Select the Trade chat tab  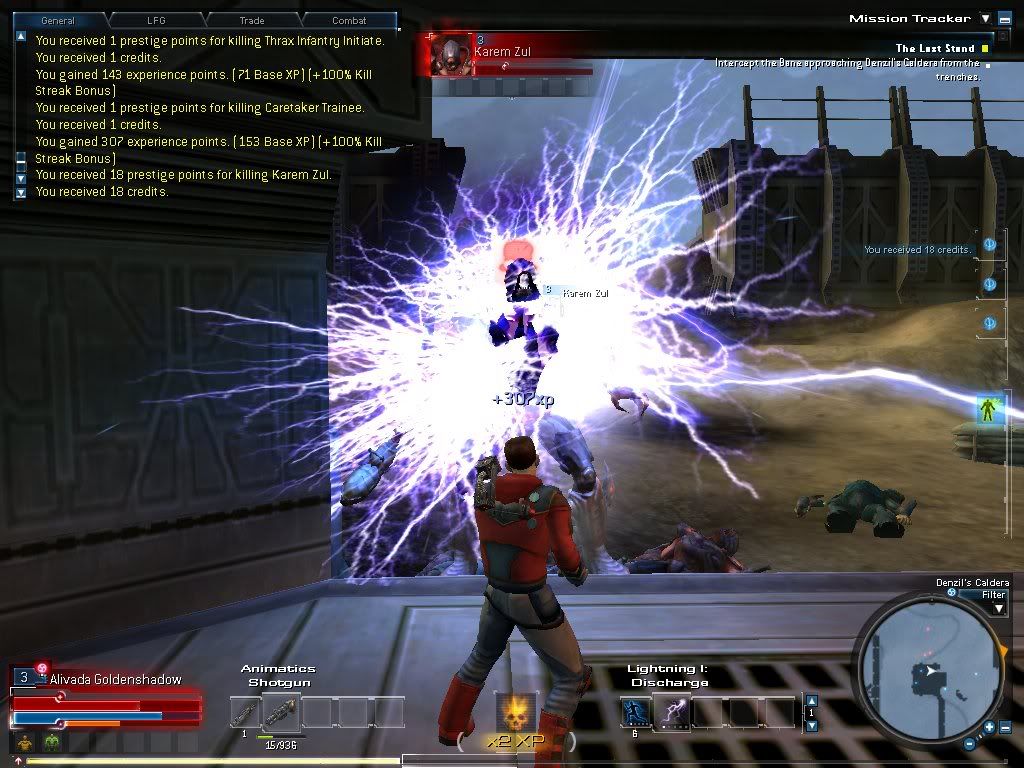[x=252, y=20]
